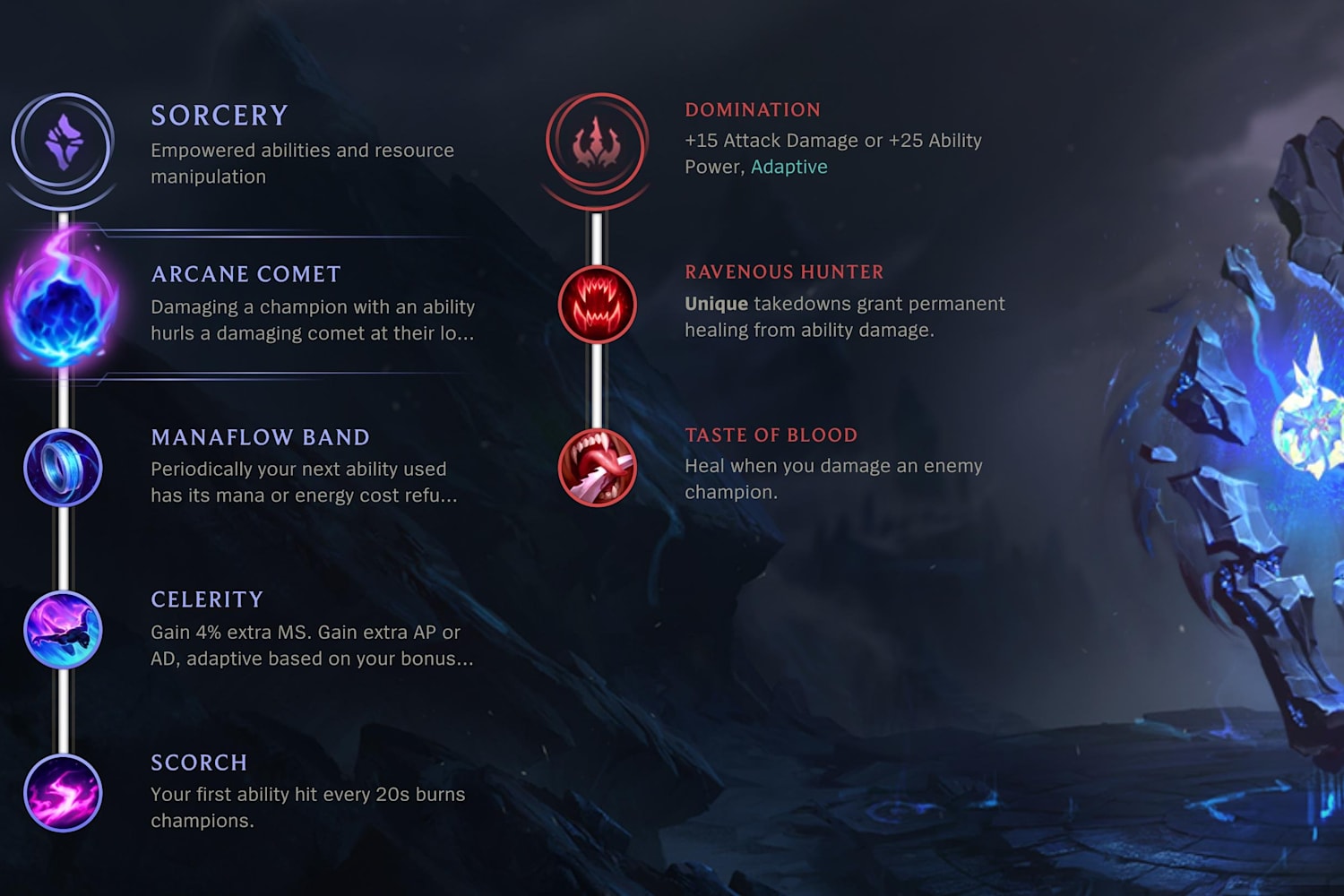Select the ARCANE COMET text label

[245, 274]
